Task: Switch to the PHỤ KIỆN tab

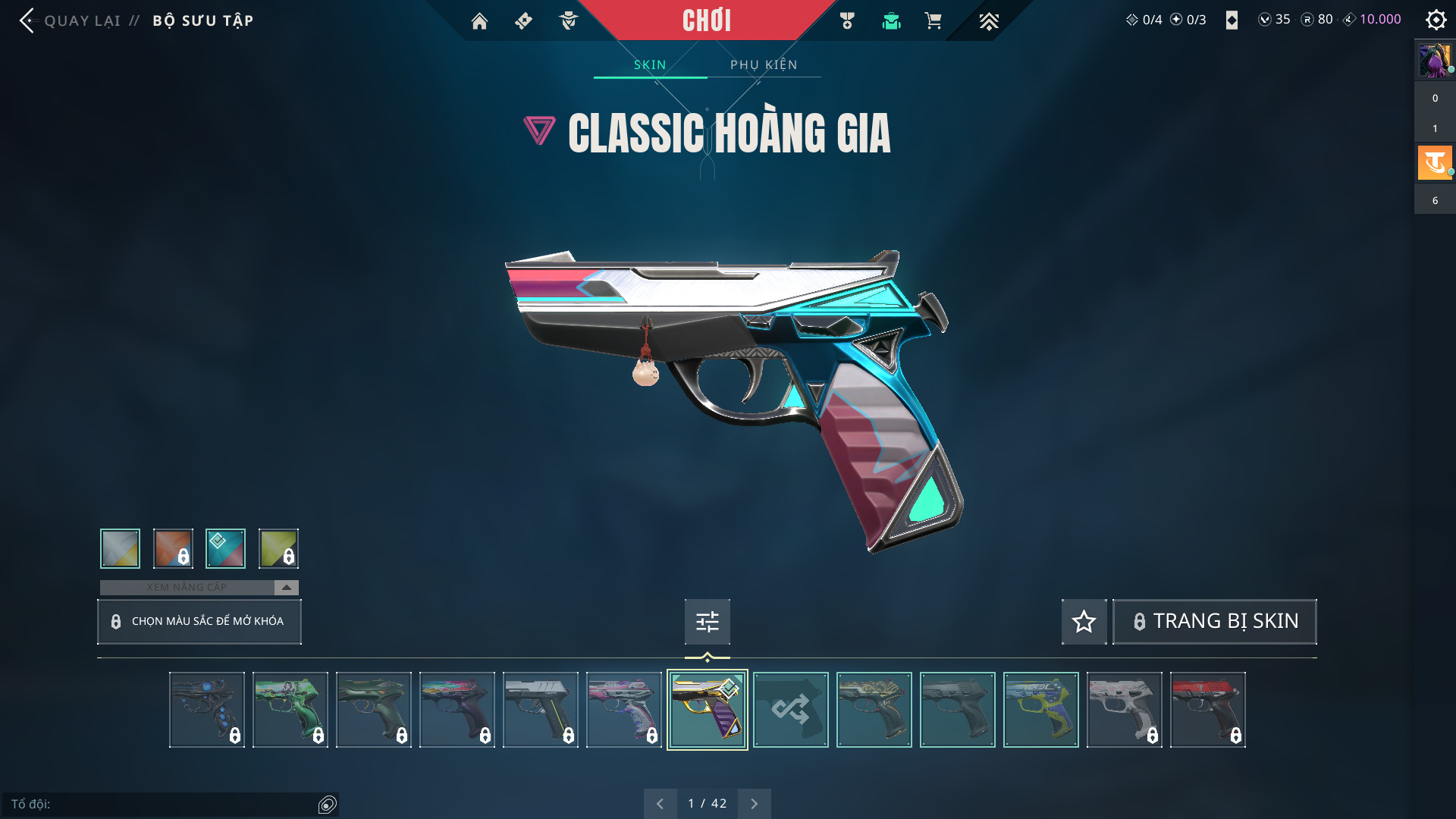Action: click(x=764, y=65)
